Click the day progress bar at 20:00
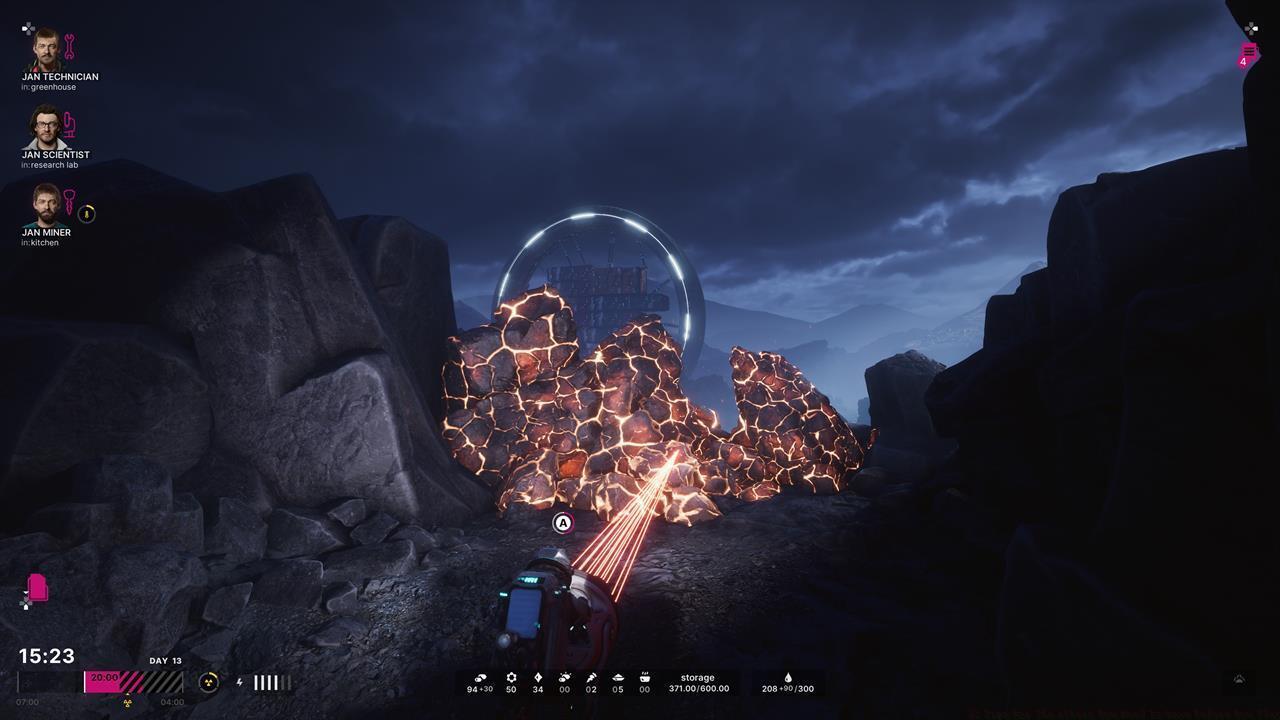Viewport: 1280px width, 720px height. [x=104, y=679]
